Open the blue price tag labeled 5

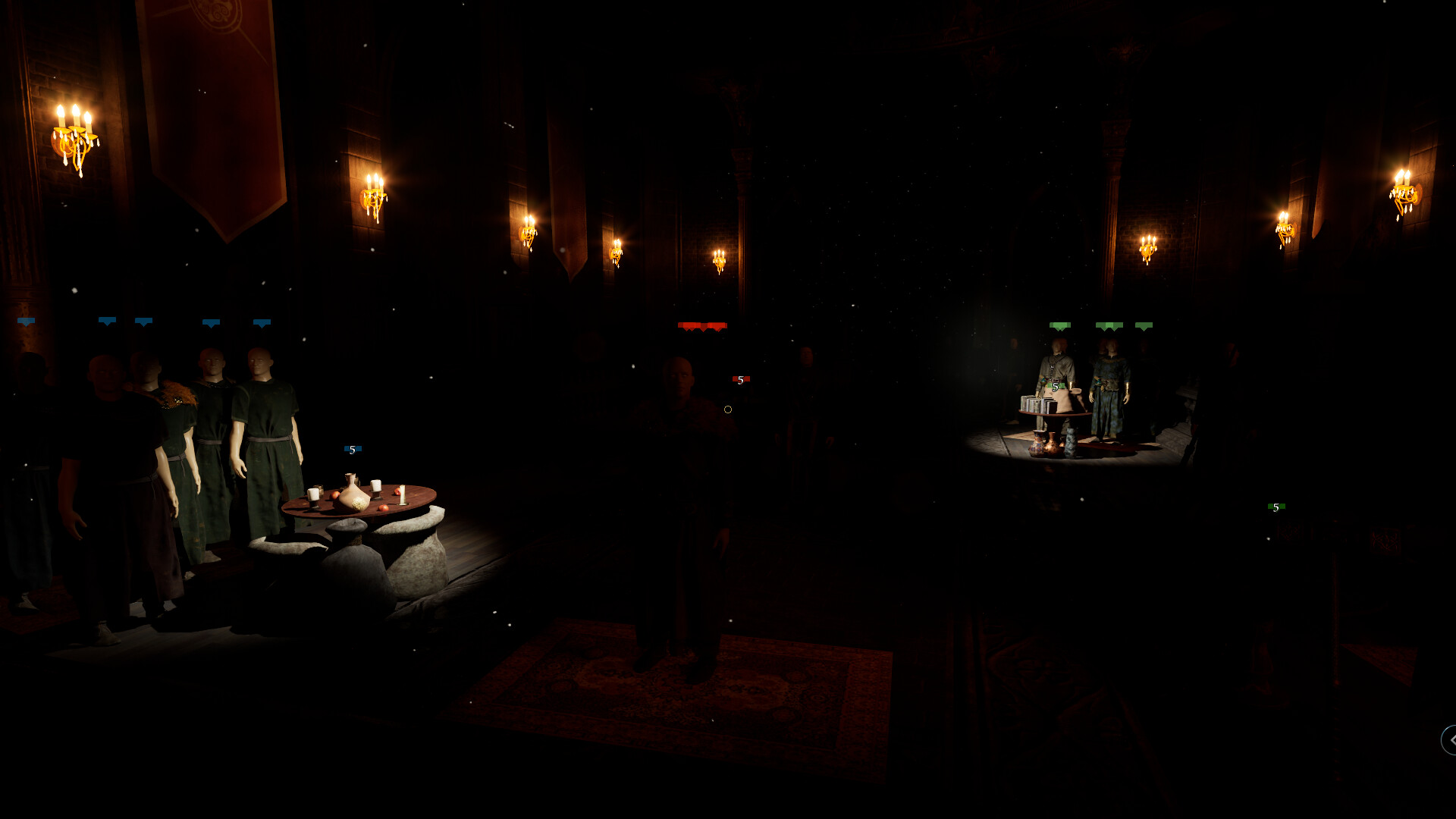tap(351, 449)
